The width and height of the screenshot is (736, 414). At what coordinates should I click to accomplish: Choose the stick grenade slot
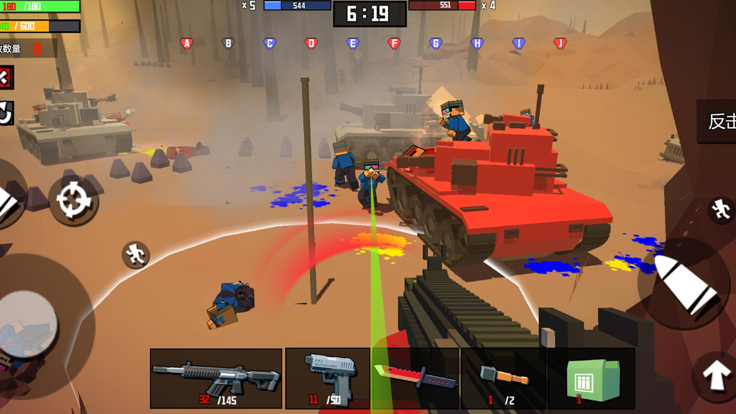502,378
